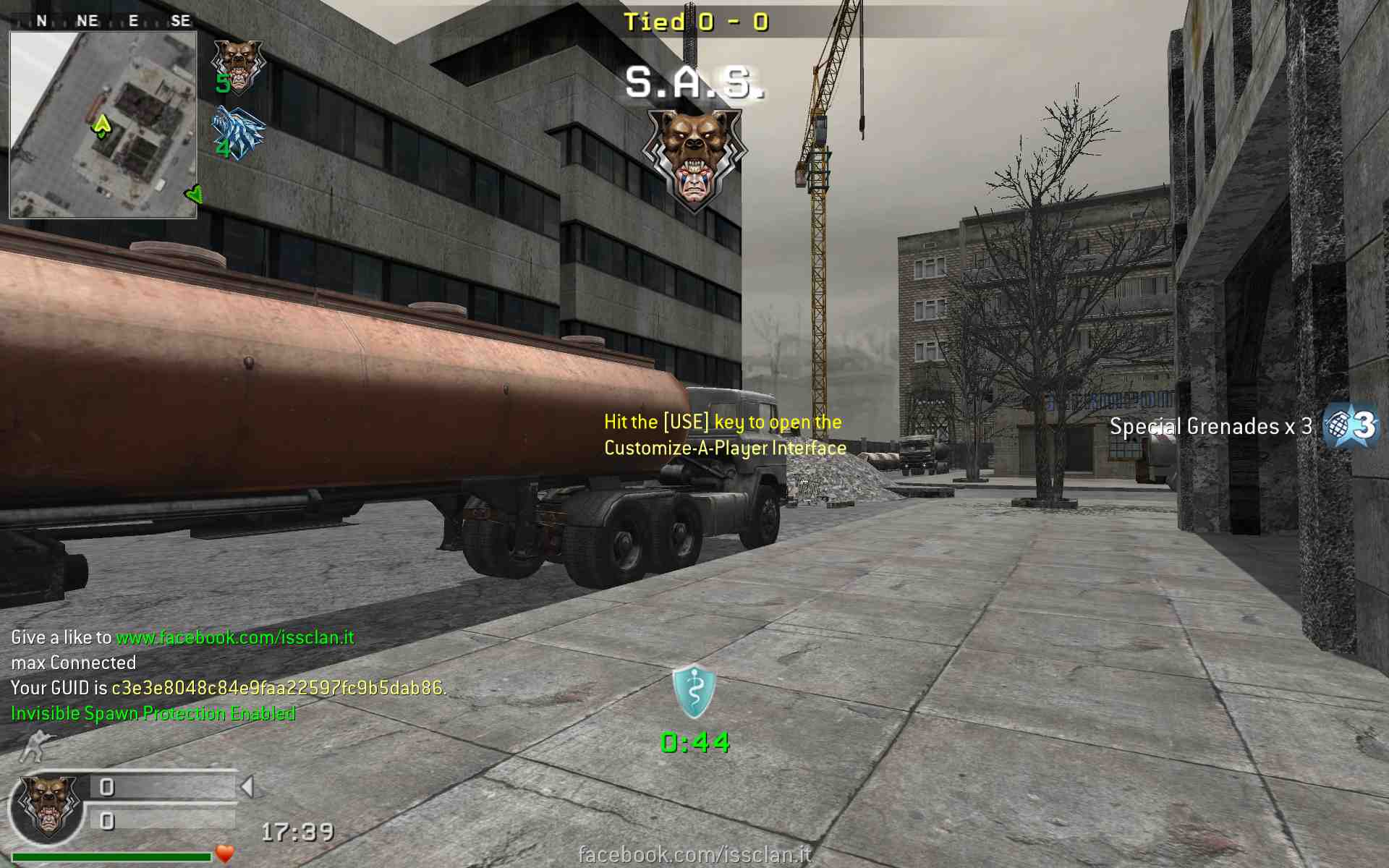Select the Special Grenades icon

point(1350,425)
